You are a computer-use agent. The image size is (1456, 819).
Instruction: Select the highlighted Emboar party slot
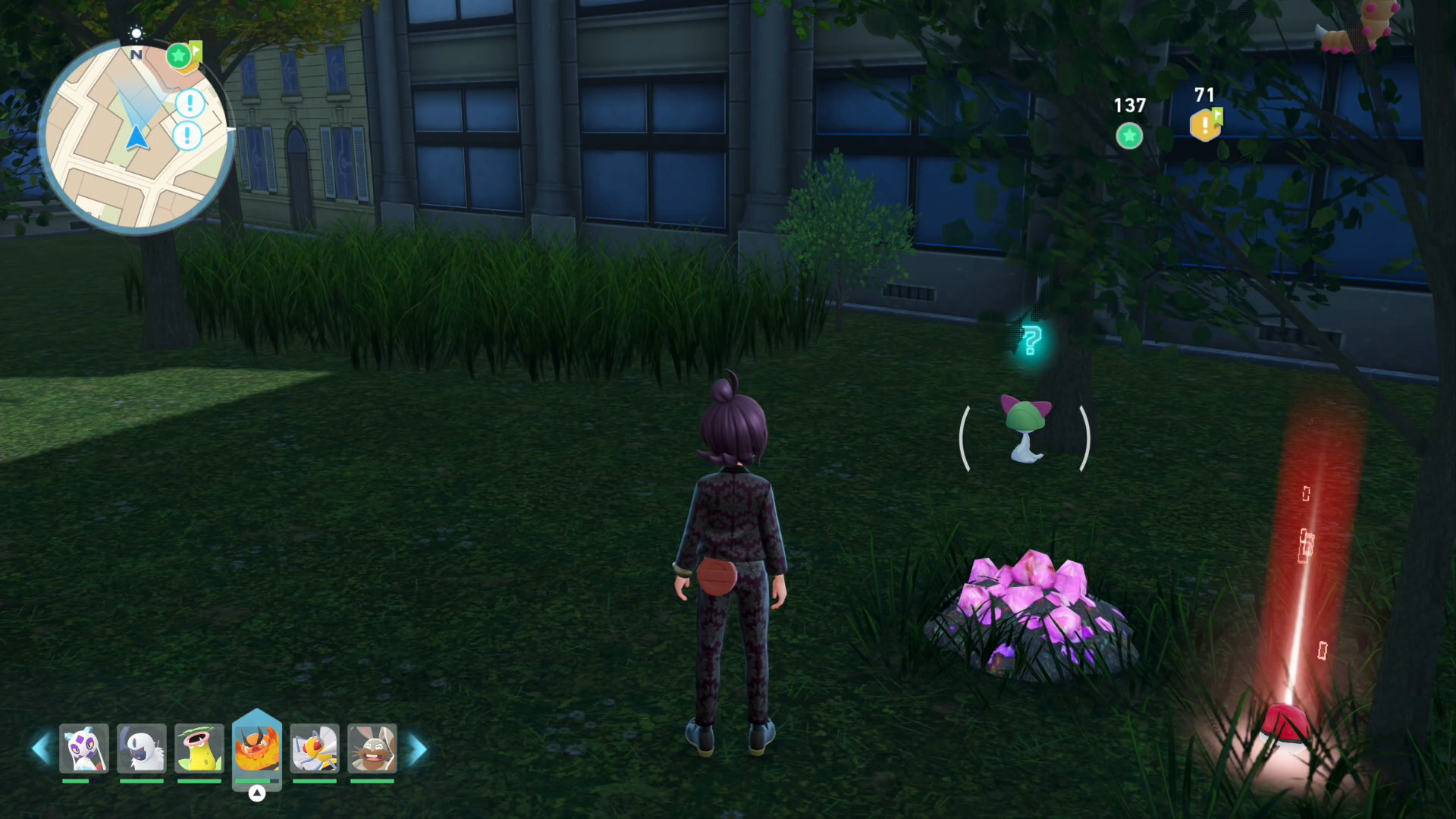click(x=257, y=748)
